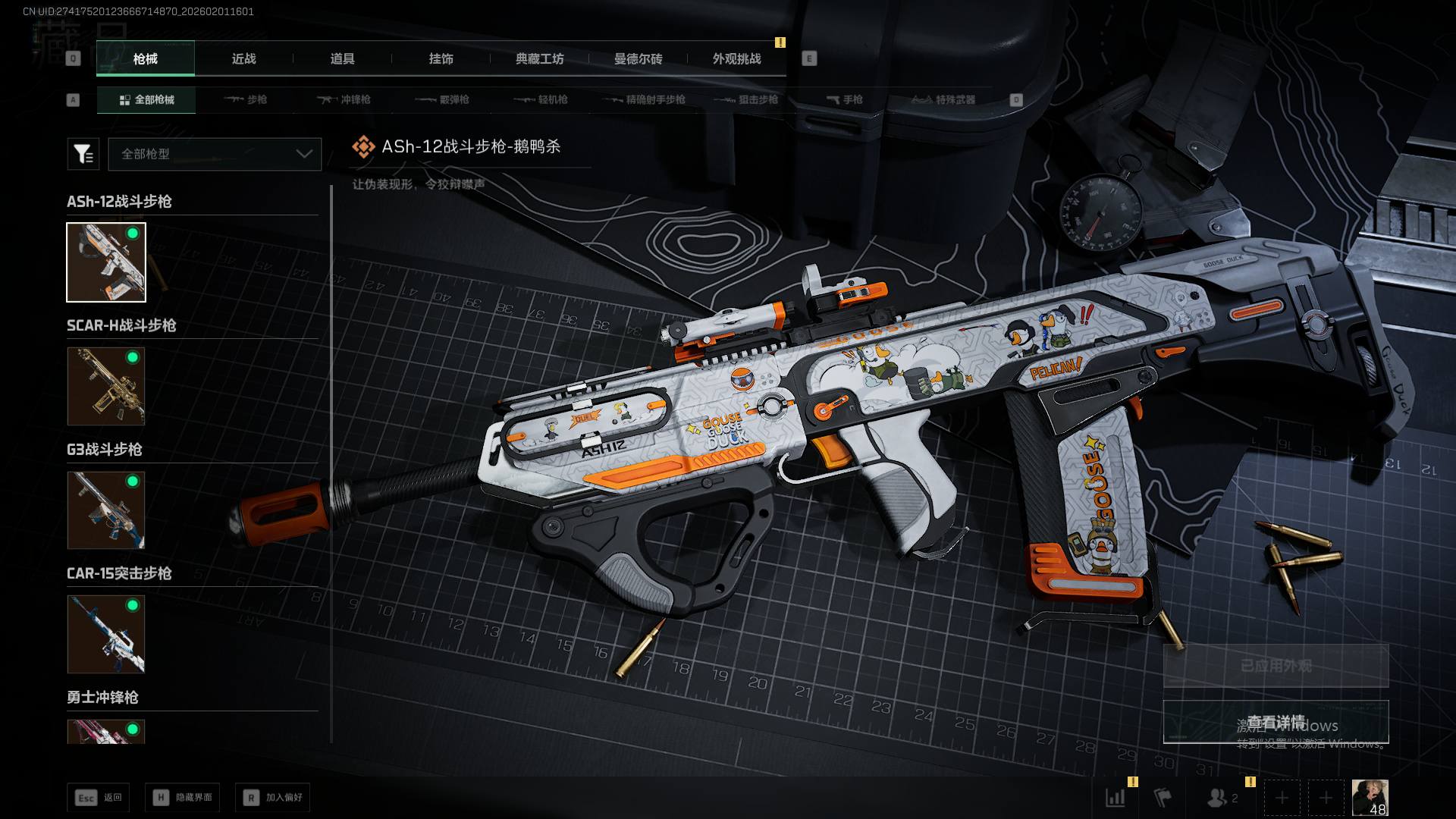Image resolution: width=1456 pixels, height=819 pixels.
Task: Filter the list to 手枪 pistols
Action: tap(844, 100)
